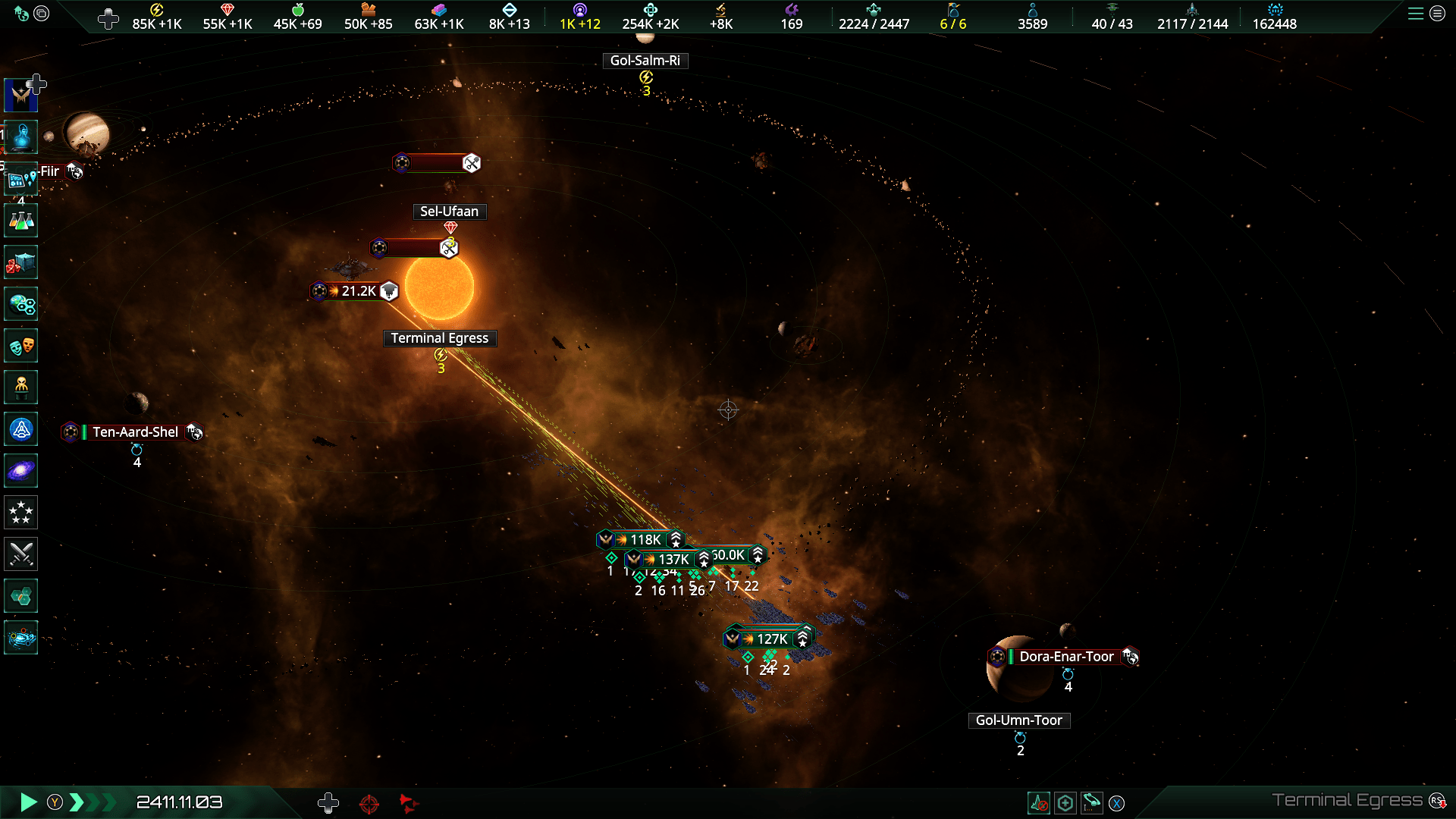Select the Espionage operations icon in the sidebar
The width and height of the screenshot is (1456, 819).
pyautogui.click(x=20, y=387)
